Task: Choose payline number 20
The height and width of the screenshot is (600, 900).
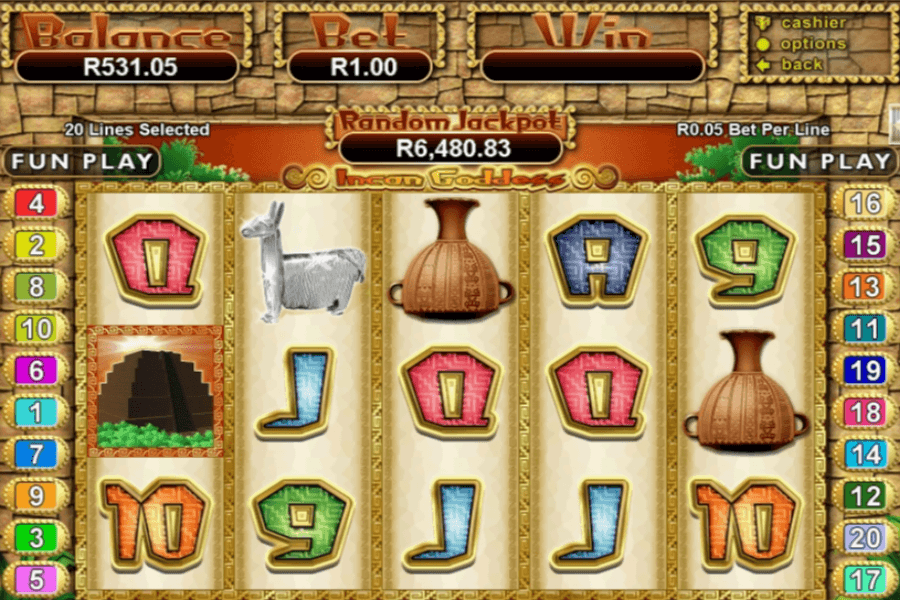Action: point(864,537)
